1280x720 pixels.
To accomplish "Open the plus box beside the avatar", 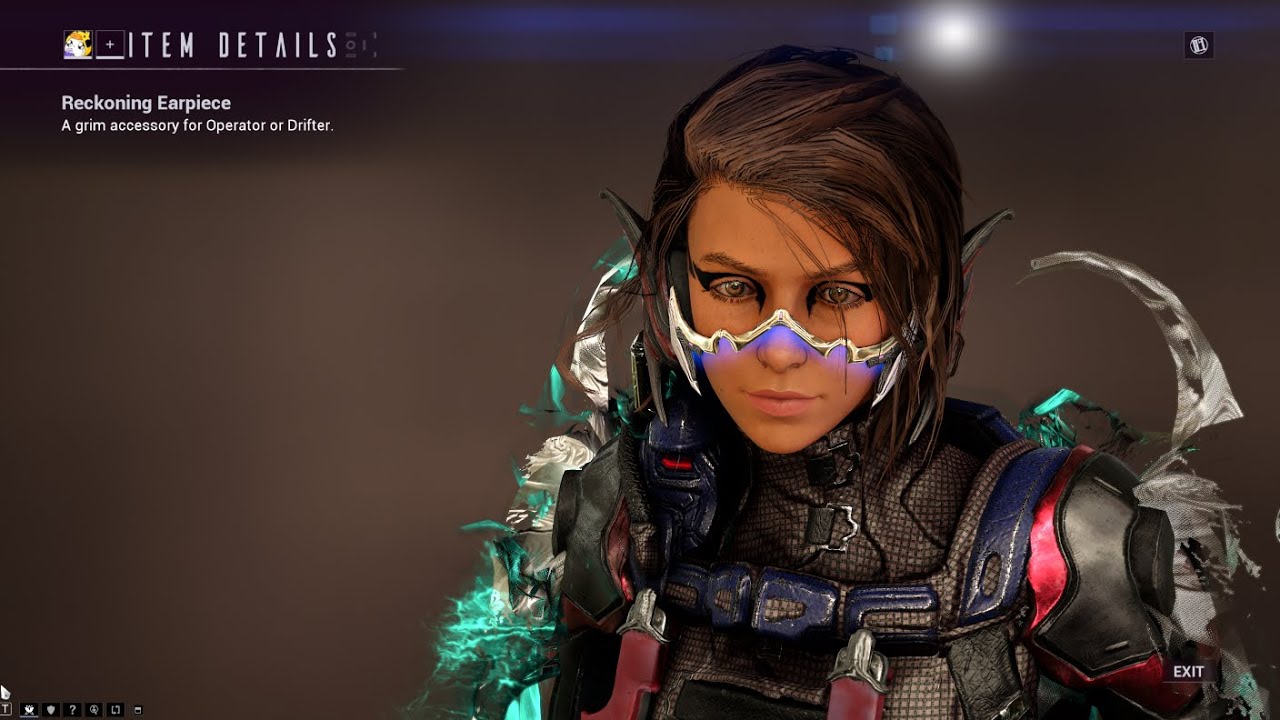I will (110, 45).
